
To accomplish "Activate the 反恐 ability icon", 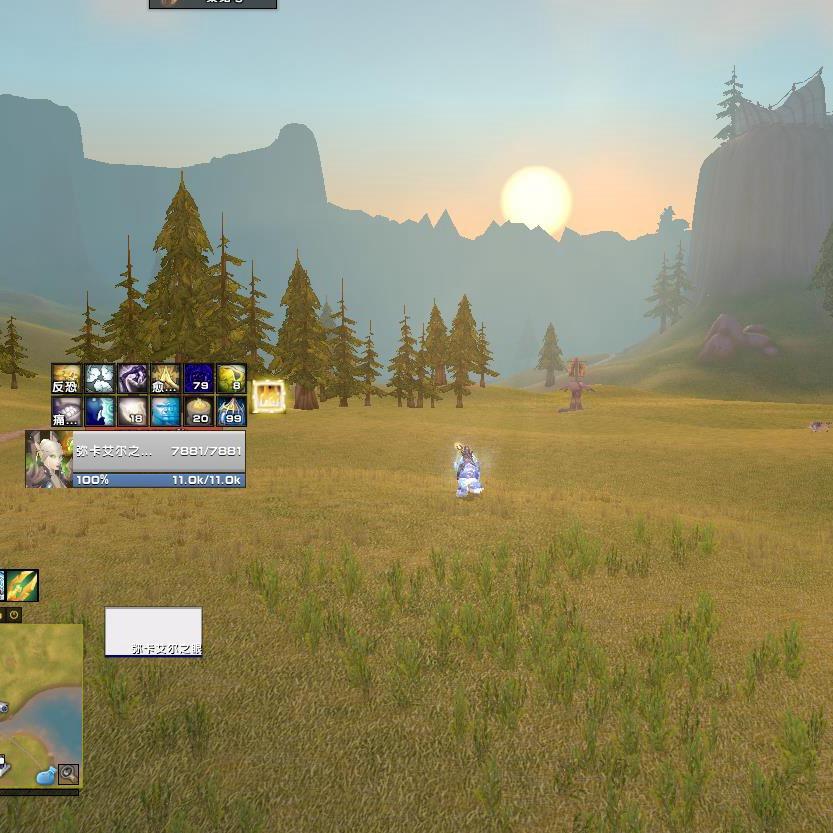I will pyautogui.click(x=66, y=379).
